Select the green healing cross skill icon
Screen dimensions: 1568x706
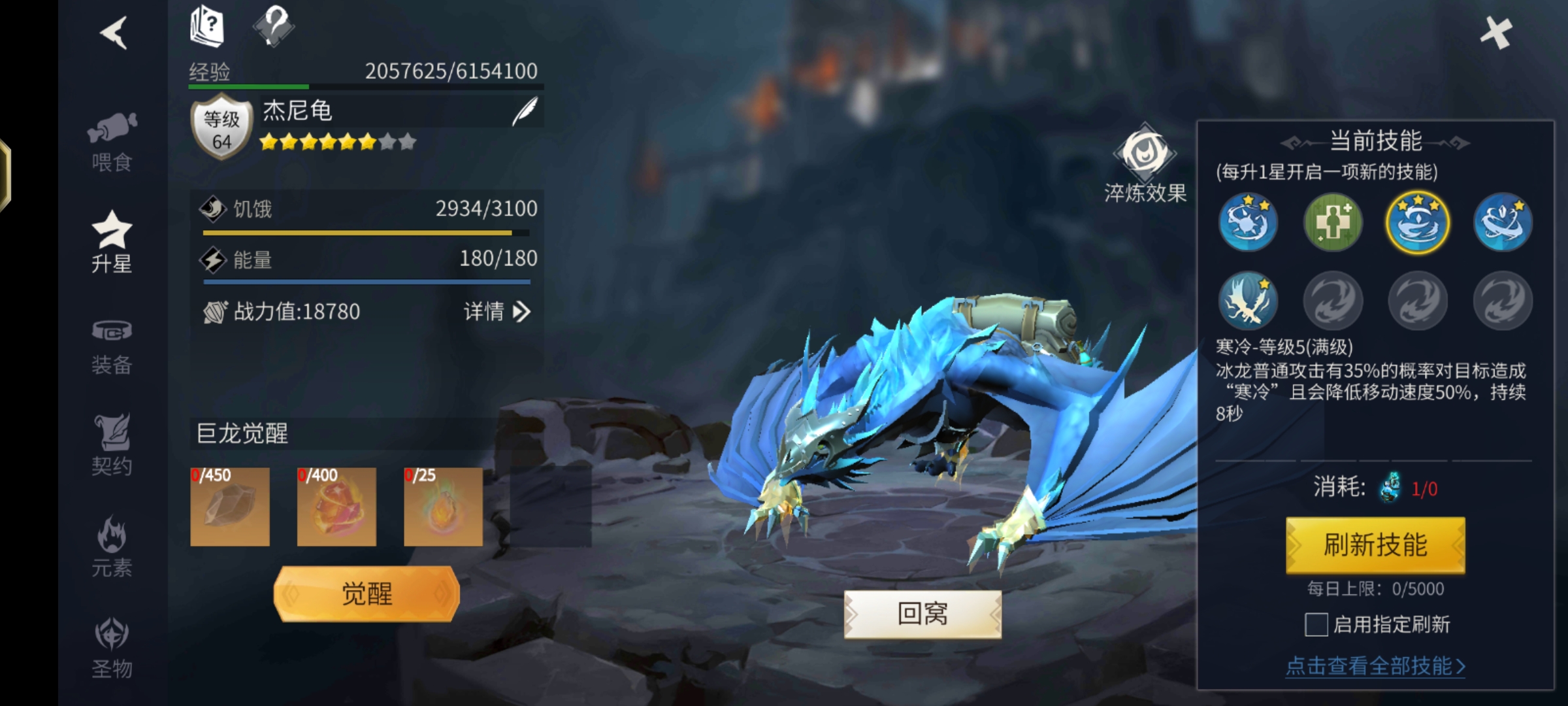1333,222
